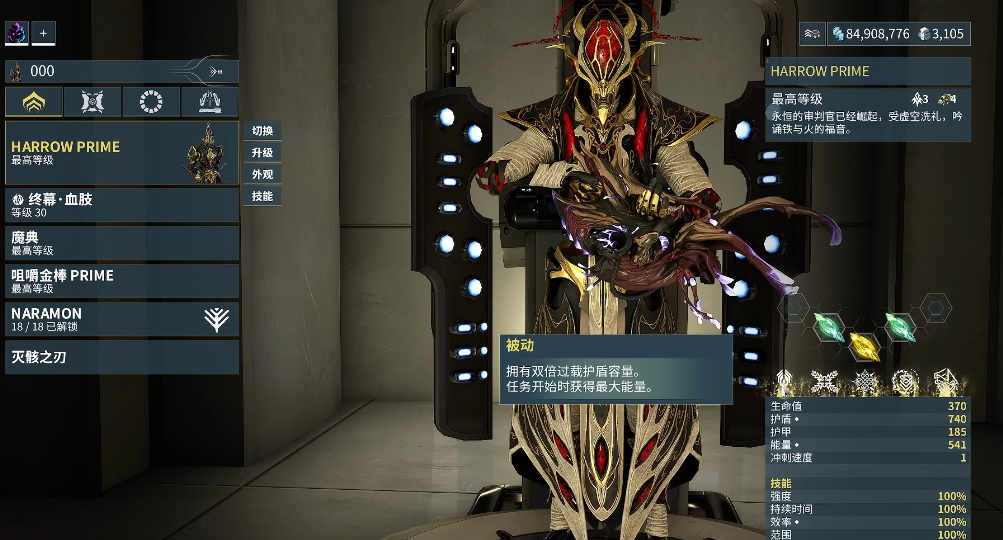Select the purple loadout icon

[x=17, y=33]
